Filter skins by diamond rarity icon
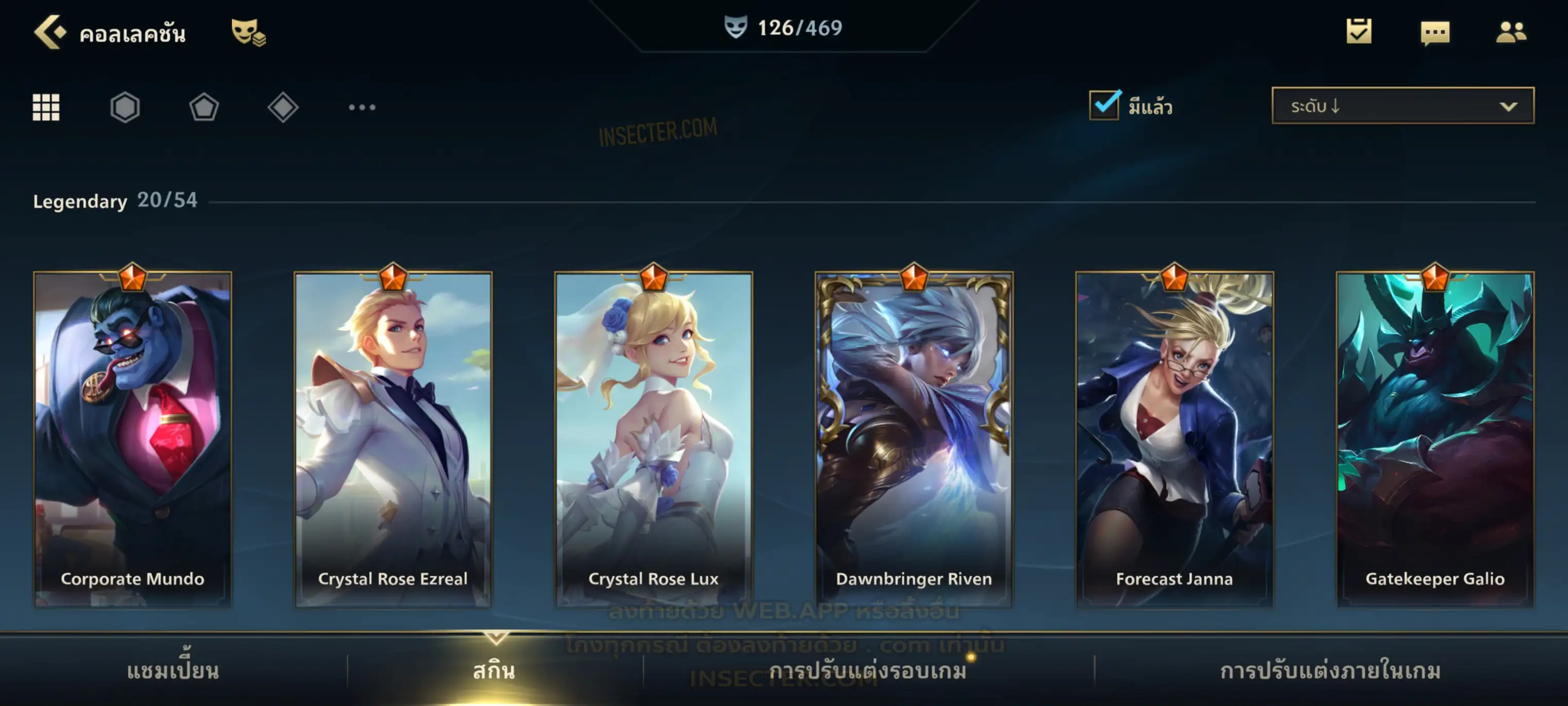The width and height of the screenshot is (1568, 706). pyautogui.click(x=283, y=108)
